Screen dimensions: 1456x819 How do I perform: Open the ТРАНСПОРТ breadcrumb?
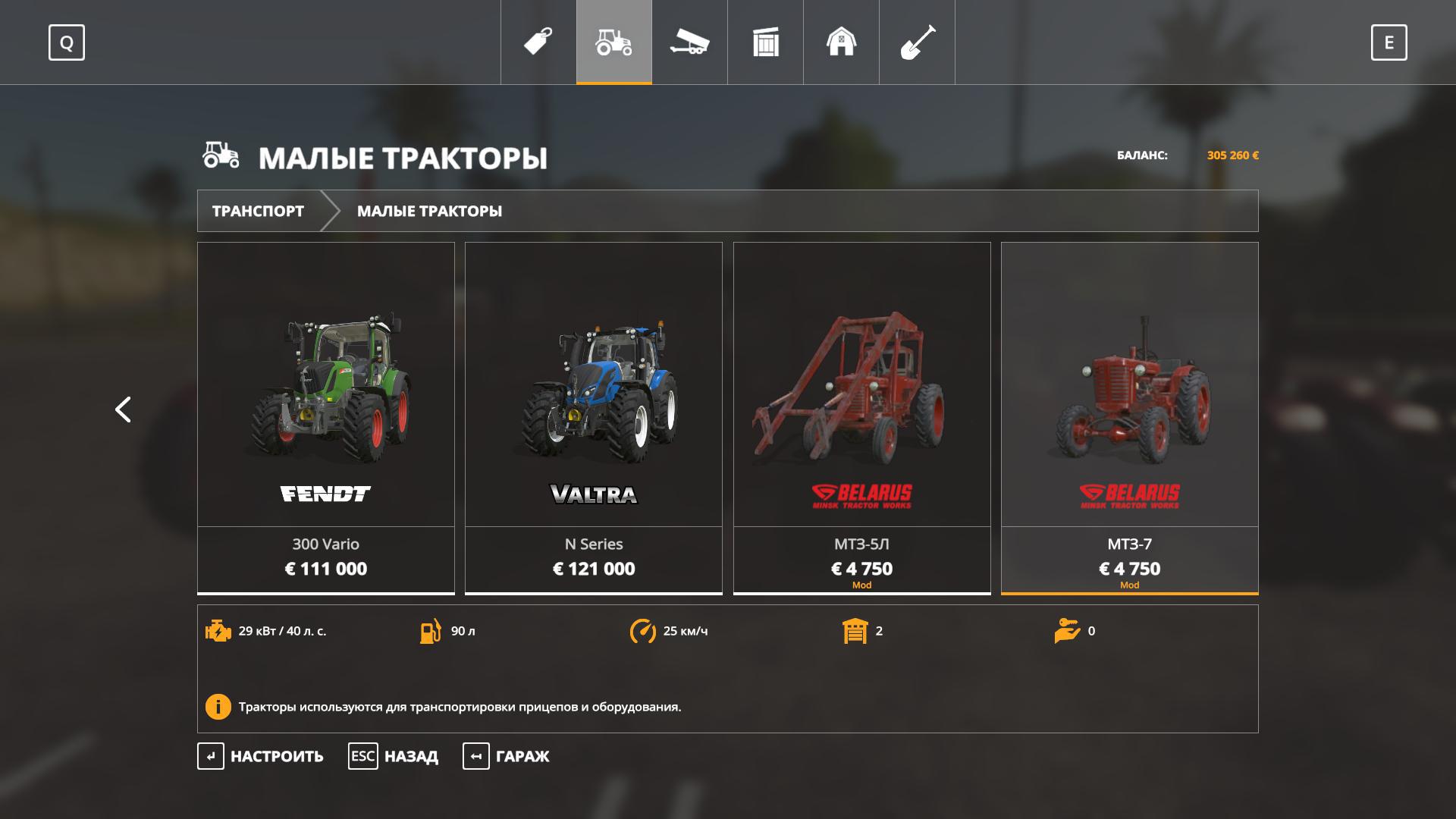point(258,211)
